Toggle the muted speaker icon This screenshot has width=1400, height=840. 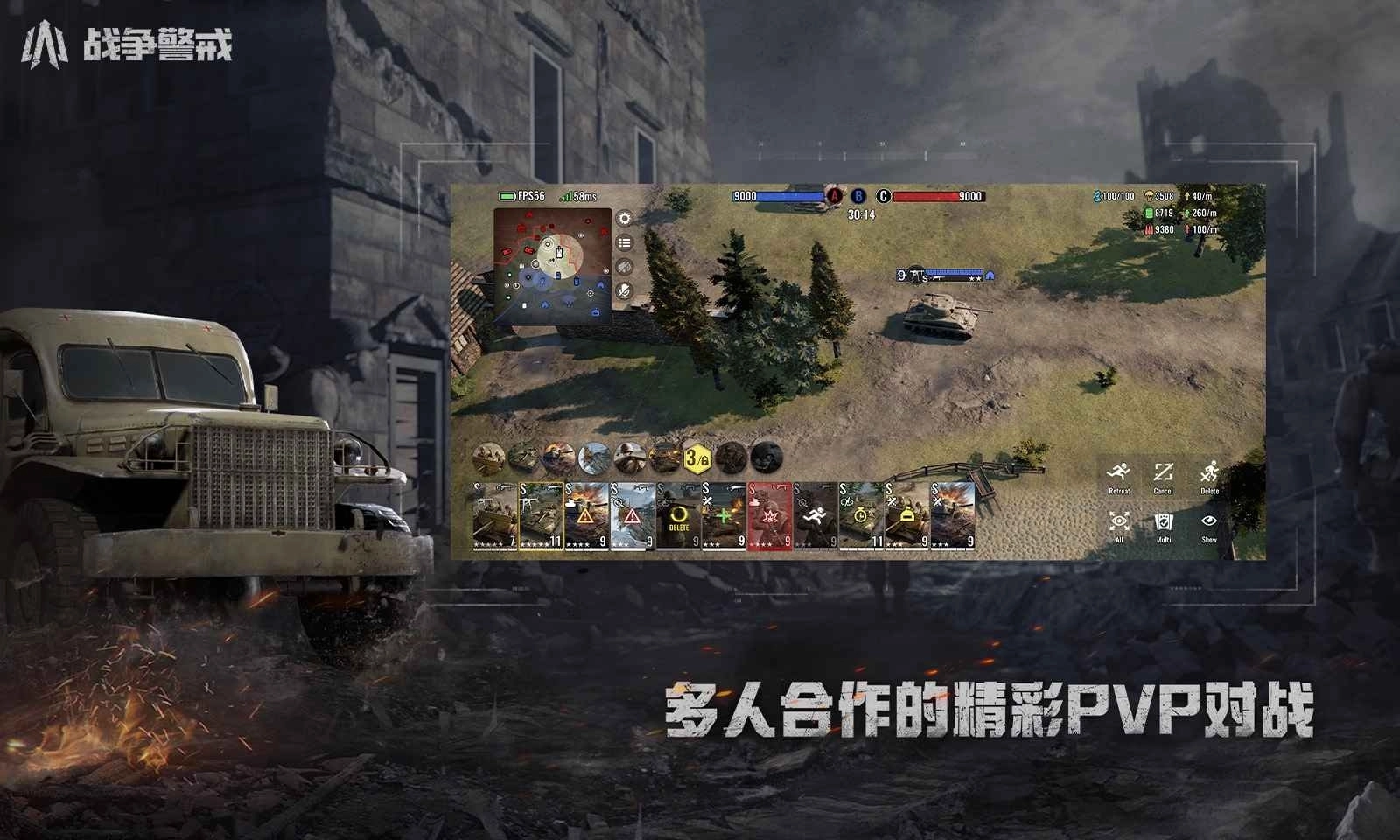623,265
